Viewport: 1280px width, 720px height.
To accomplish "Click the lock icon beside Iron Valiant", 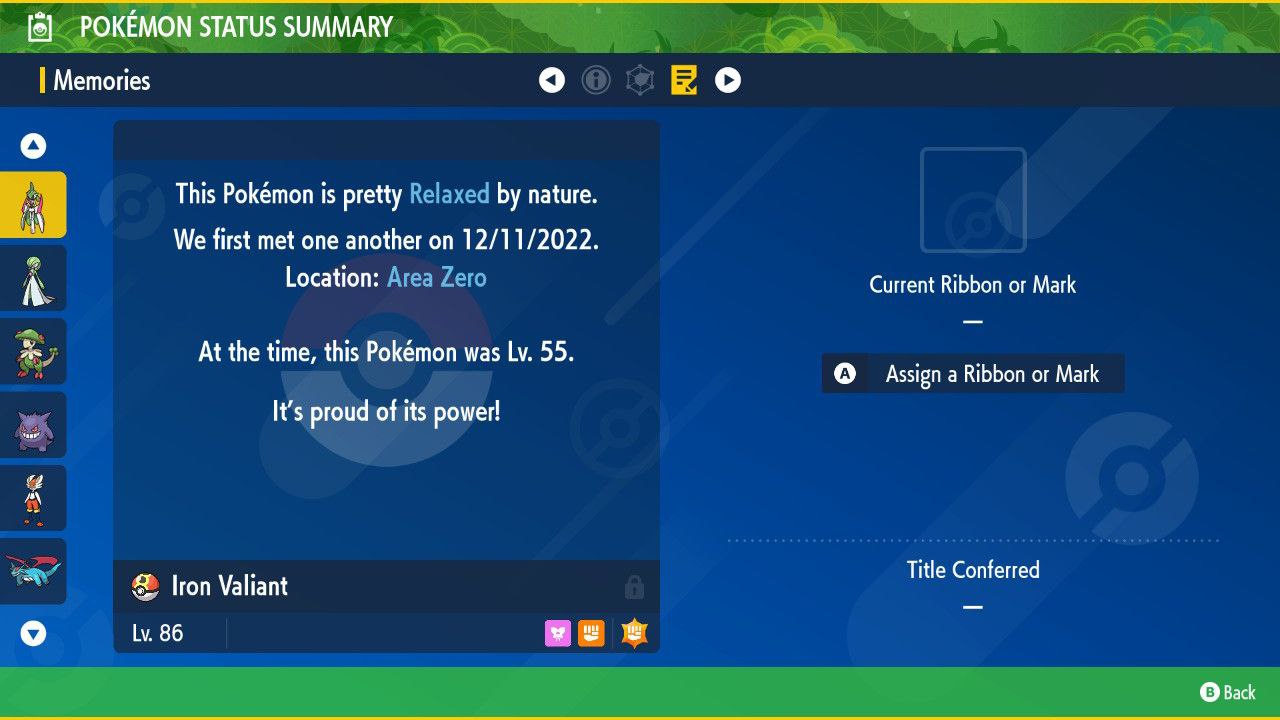I will (634, 587).
